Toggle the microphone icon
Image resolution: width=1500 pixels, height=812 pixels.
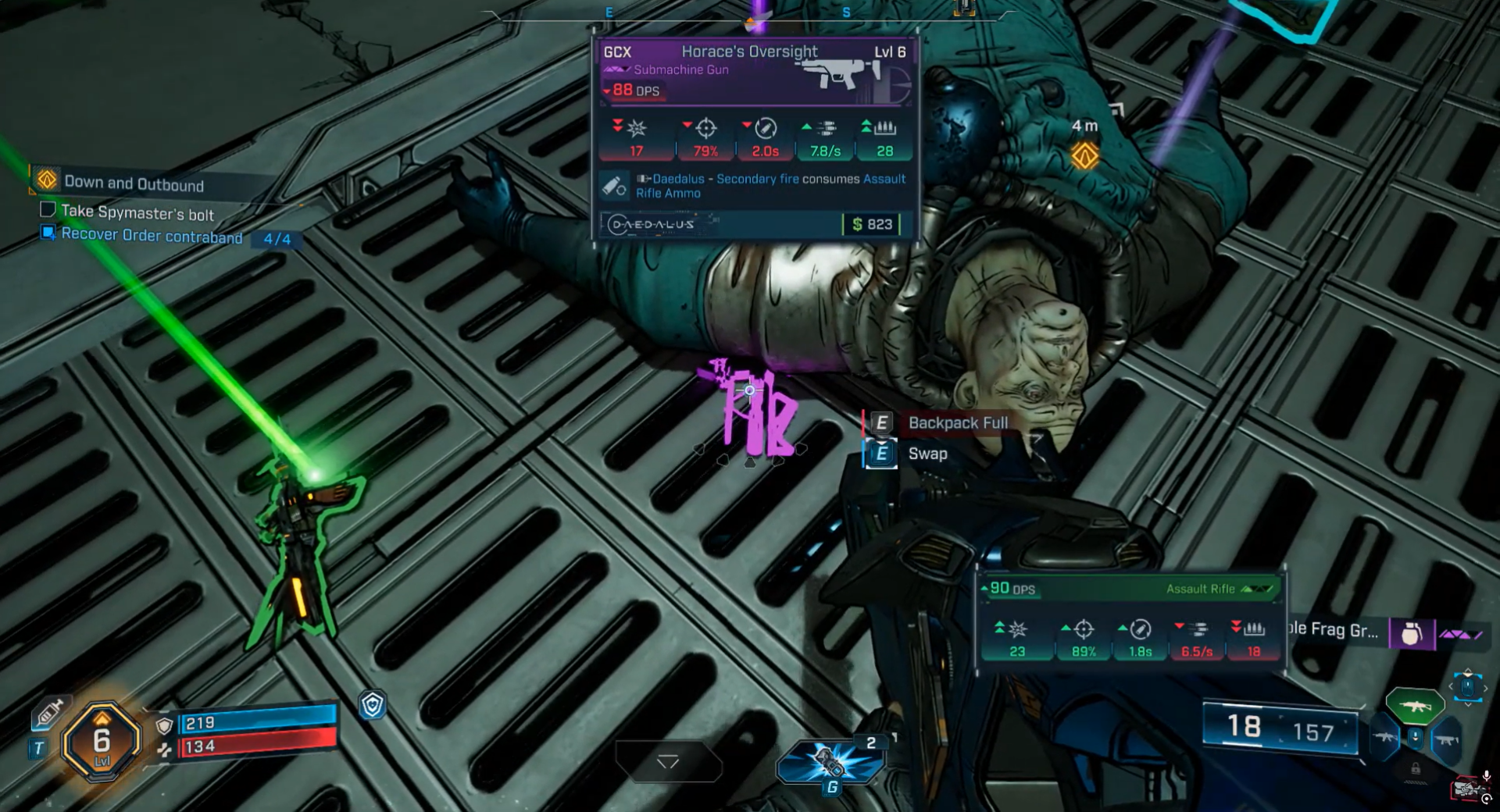pyautogui.click(x=1487, y=777)
